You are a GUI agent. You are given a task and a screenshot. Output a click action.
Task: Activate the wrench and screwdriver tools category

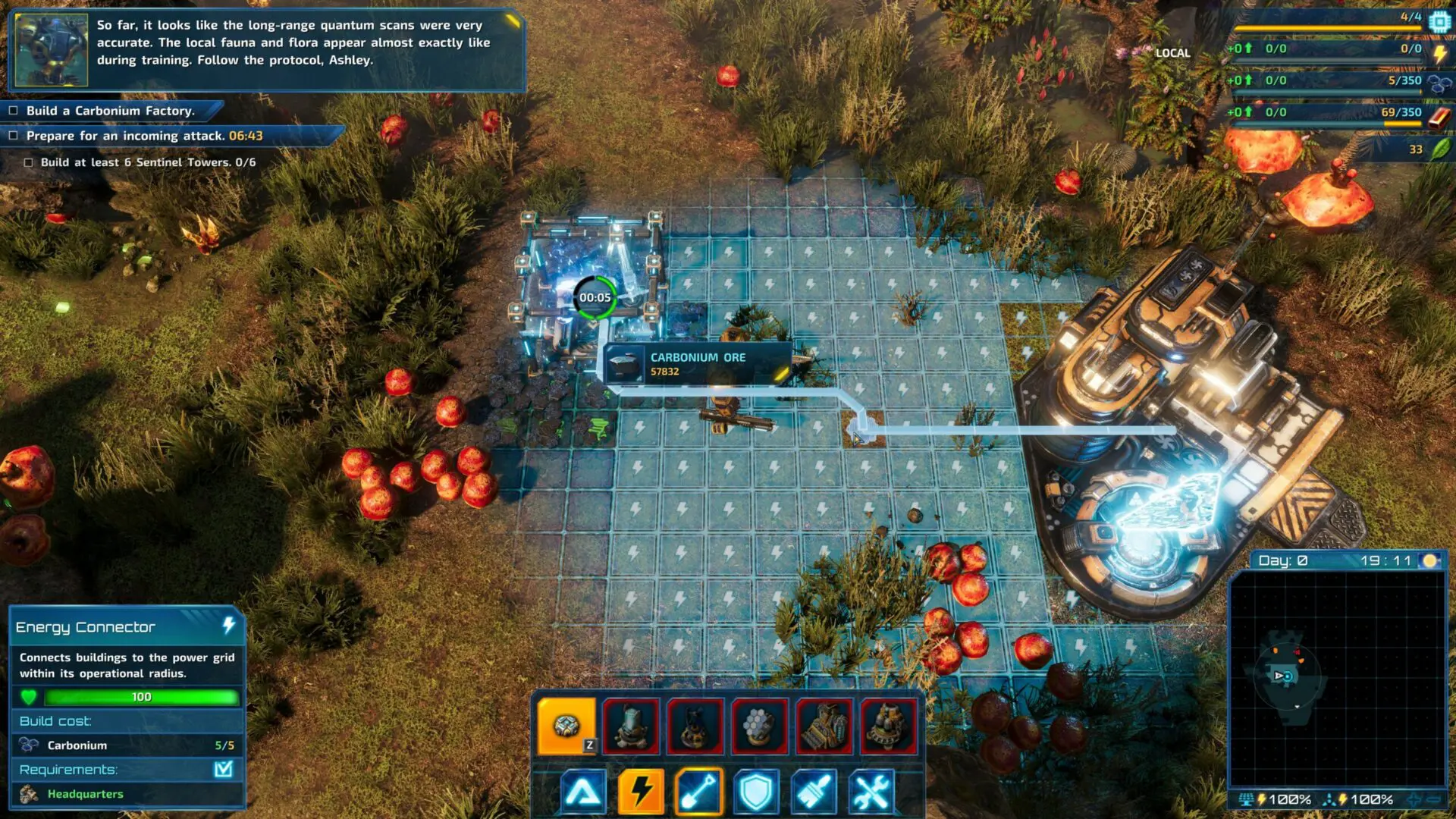point(871,792)
